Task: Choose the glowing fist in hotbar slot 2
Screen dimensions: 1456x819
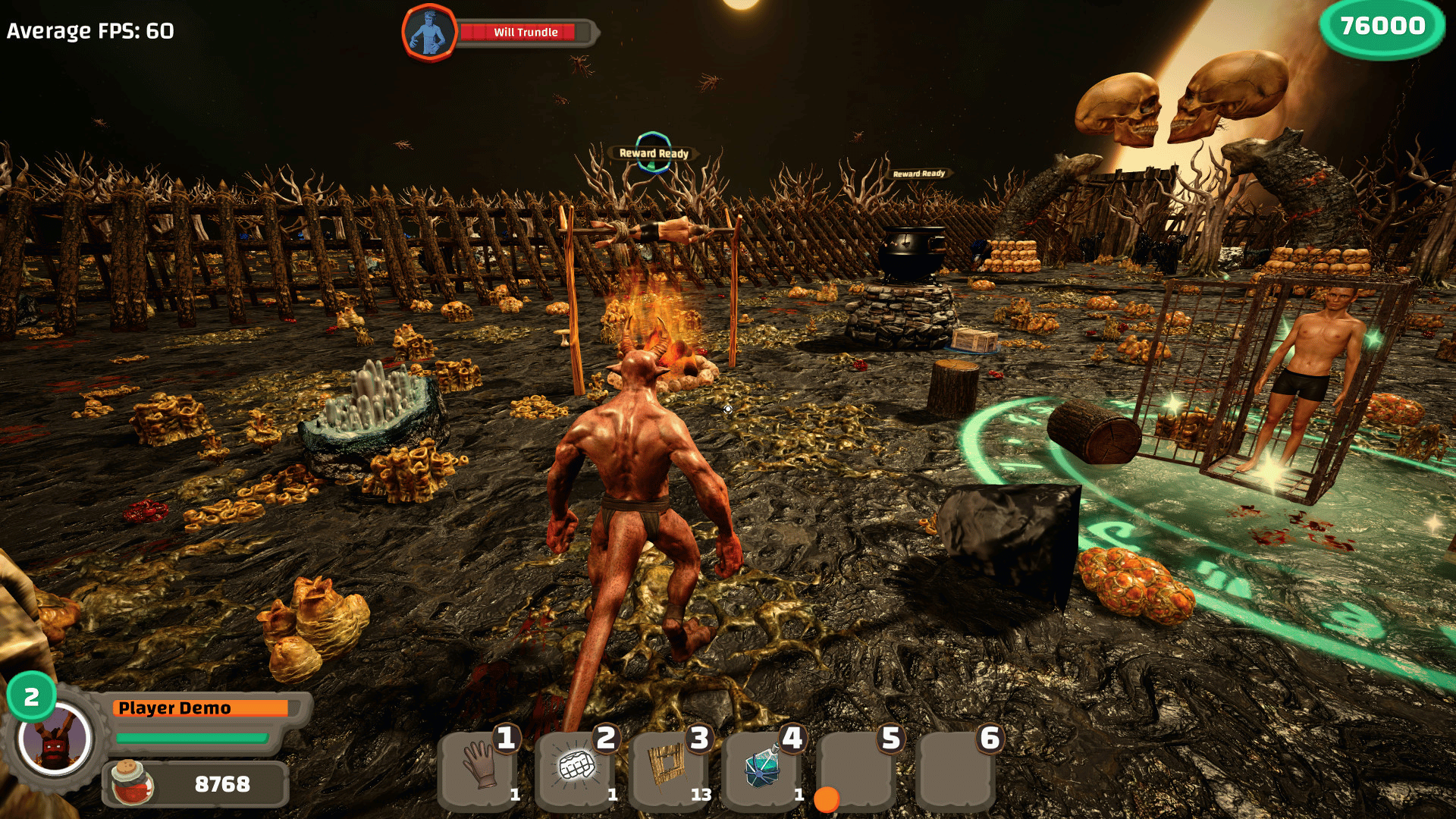Action: [x=576, y=767]
